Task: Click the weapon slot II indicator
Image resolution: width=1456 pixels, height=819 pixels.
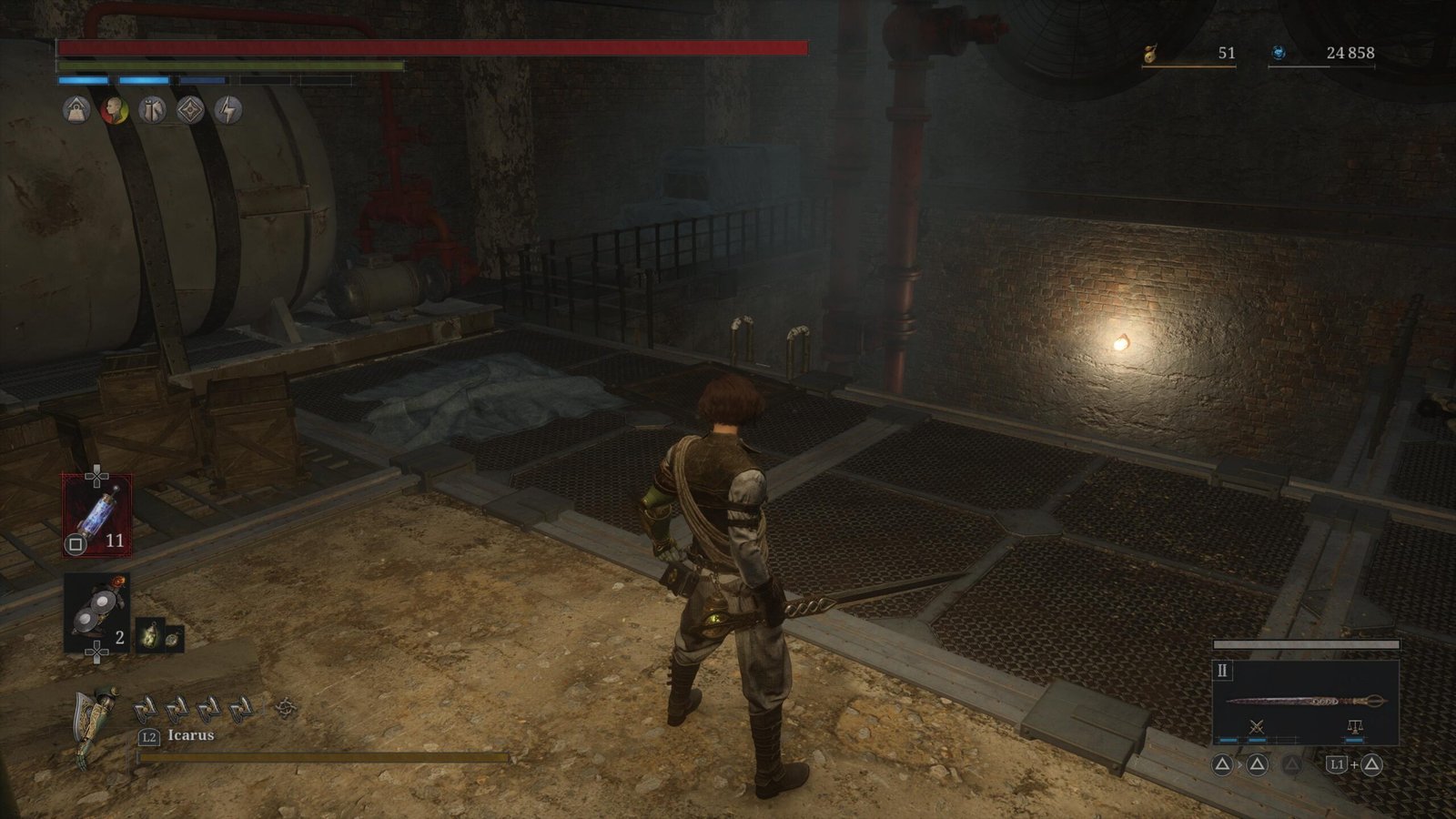Action: pos(1222,671)
